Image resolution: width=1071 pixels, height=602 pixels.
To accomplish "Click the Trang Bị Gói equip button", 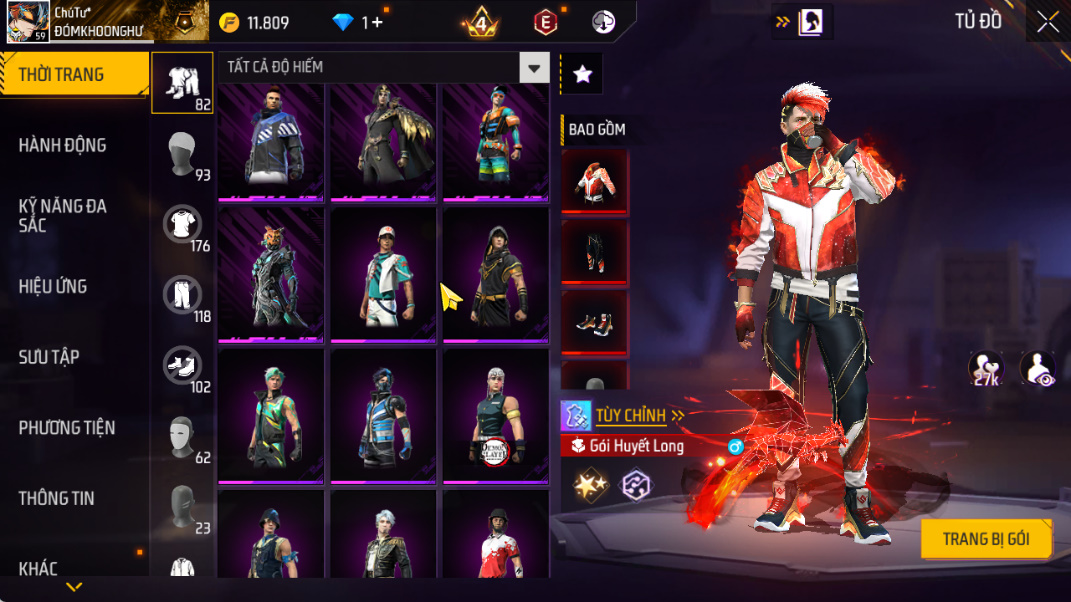I will coord(985,539).
